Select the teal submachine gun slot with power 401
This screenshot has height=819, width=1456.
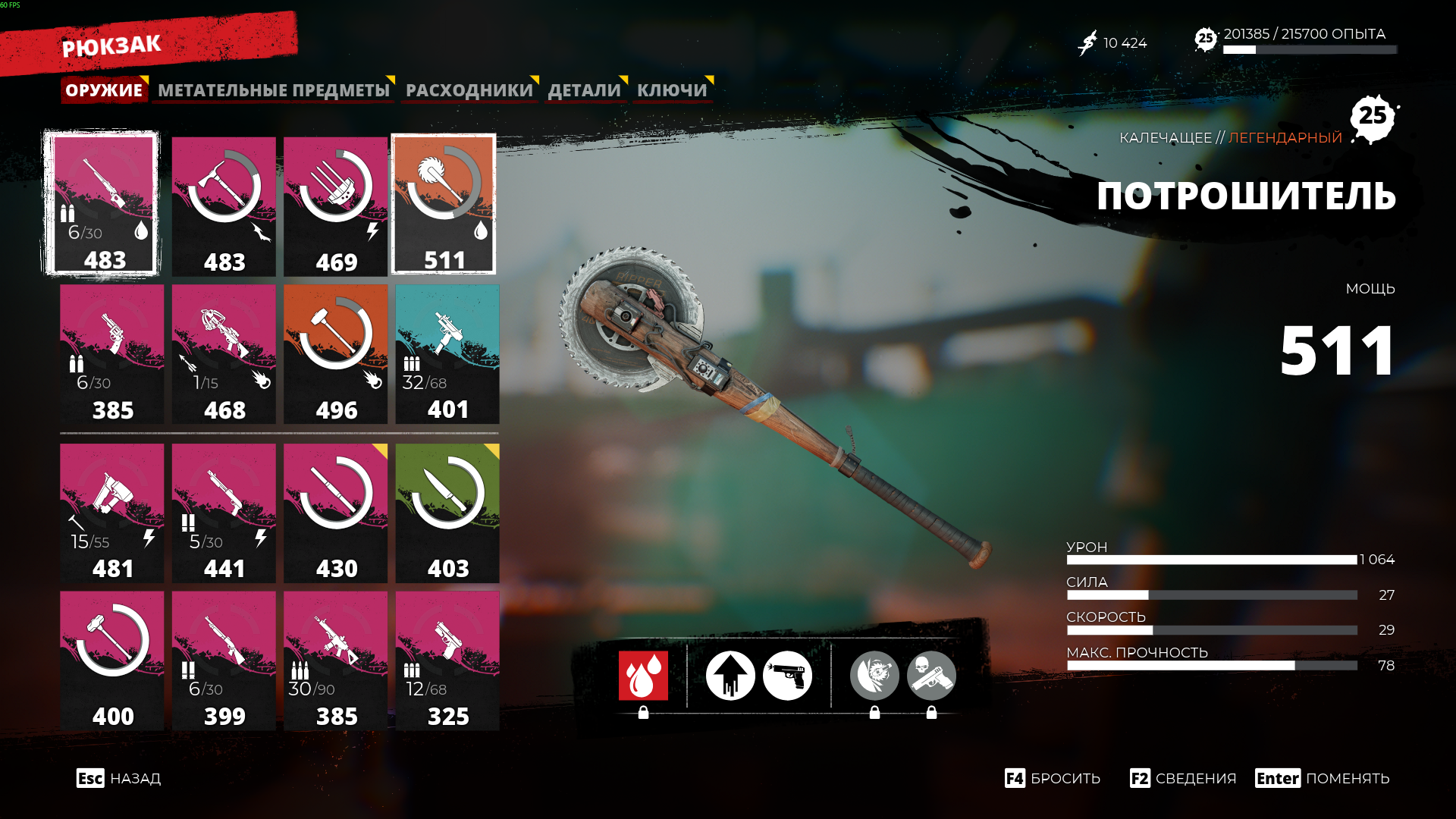coord(447,354)
